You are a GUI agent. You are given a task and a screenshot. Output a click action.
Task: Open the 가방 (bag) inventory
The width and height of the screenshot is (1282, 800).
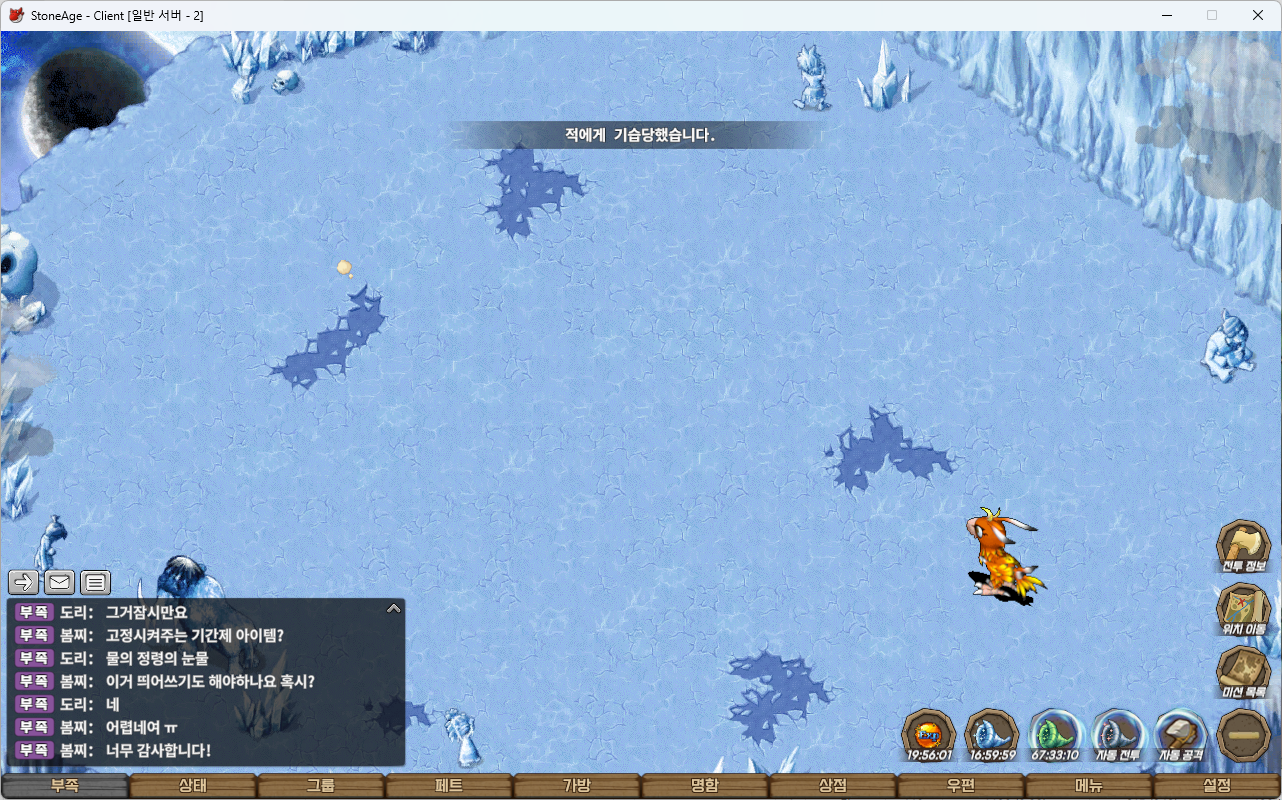point(577,786)
